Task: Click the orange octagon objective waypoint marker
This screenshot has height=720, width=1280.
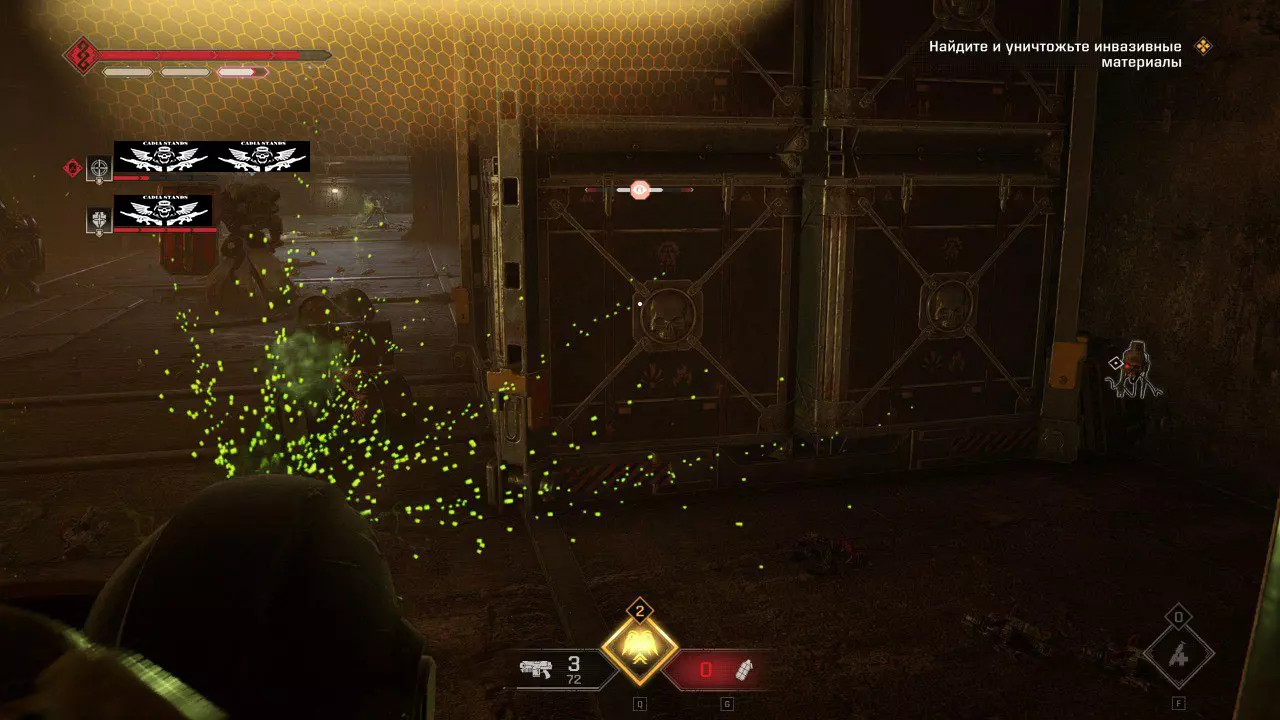Action: click(x=639, y=189)
